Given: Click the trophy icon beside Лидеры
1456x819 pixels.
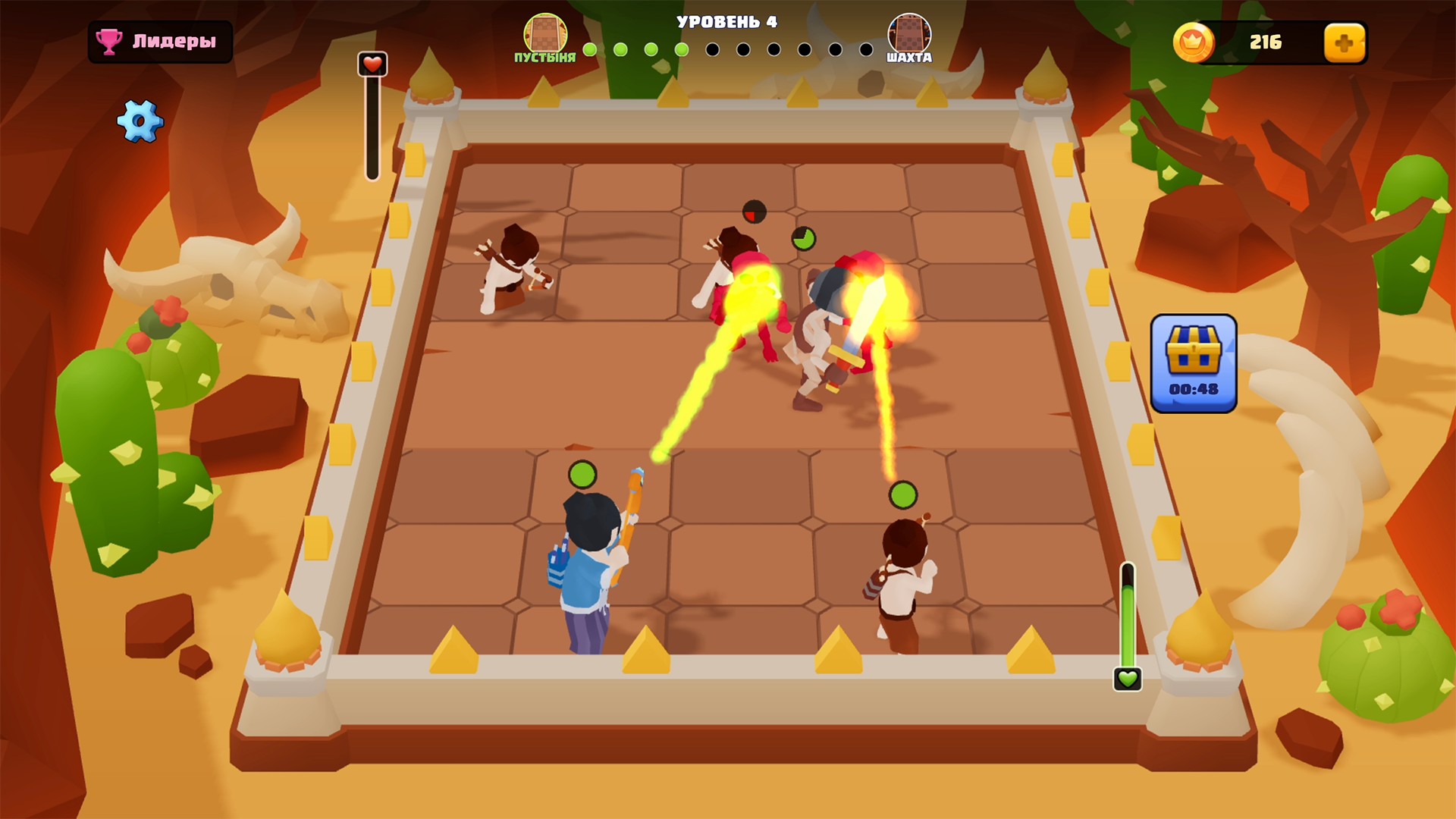Looking at the screenshot, I should click(x=111, y=42).
